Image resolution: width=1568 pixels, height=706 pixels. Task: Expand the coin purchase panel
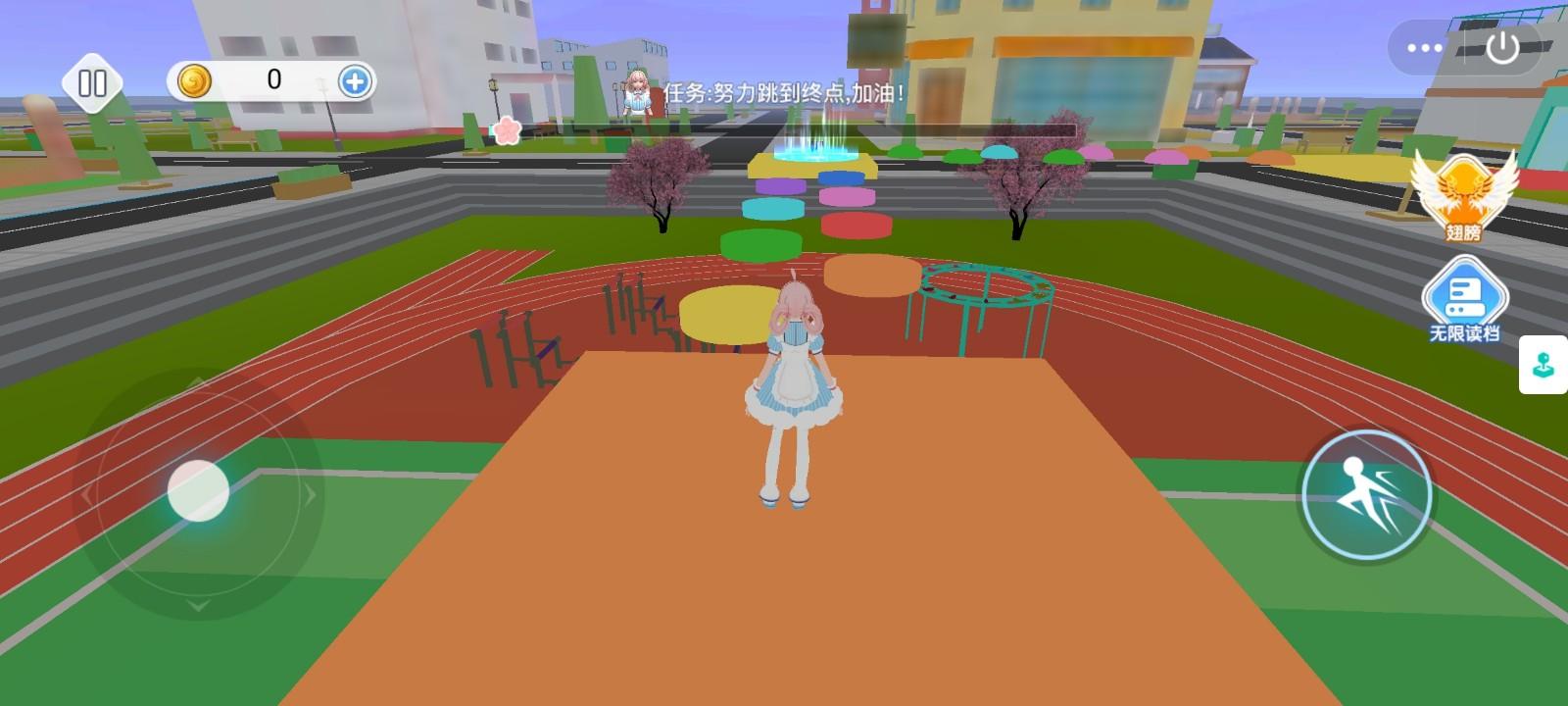click(354, 82)
